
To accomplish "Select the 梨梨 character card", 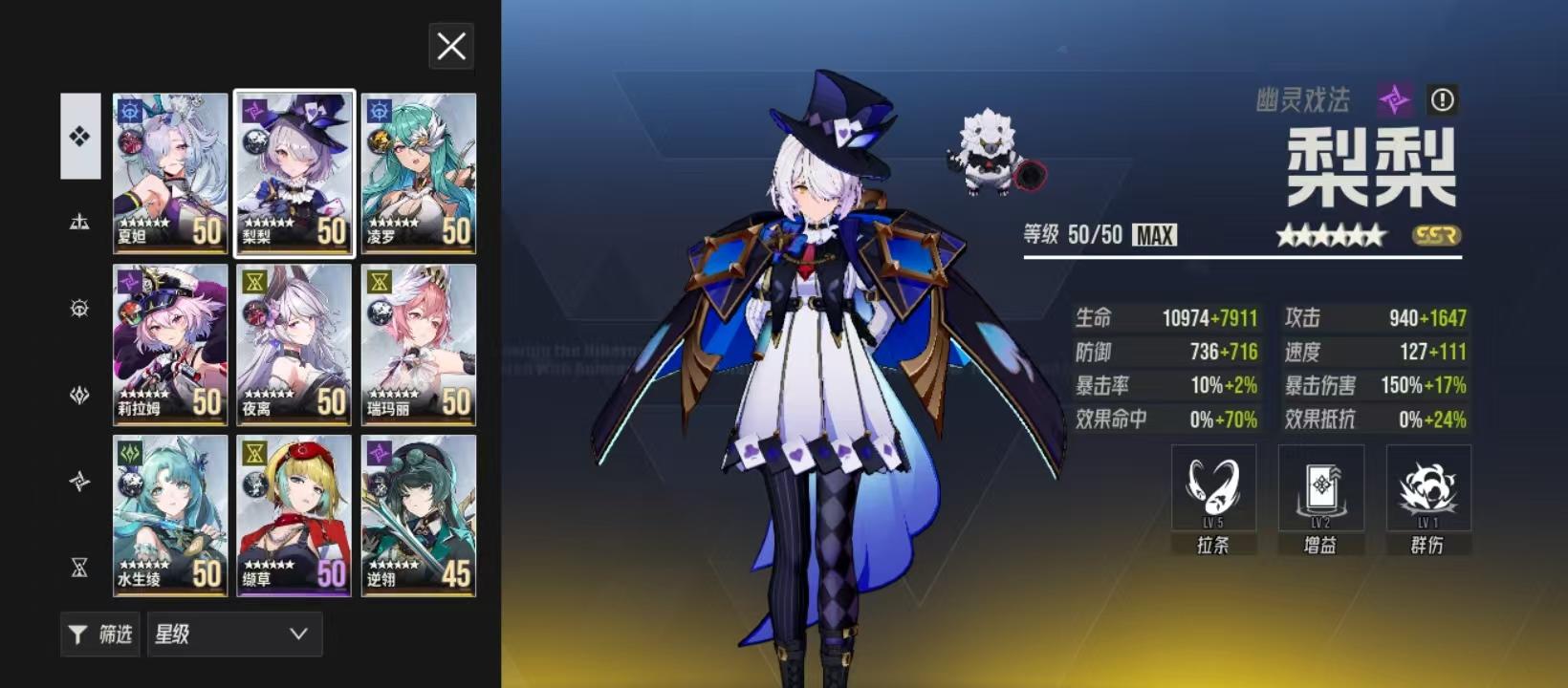I will [x=294, y=173].
